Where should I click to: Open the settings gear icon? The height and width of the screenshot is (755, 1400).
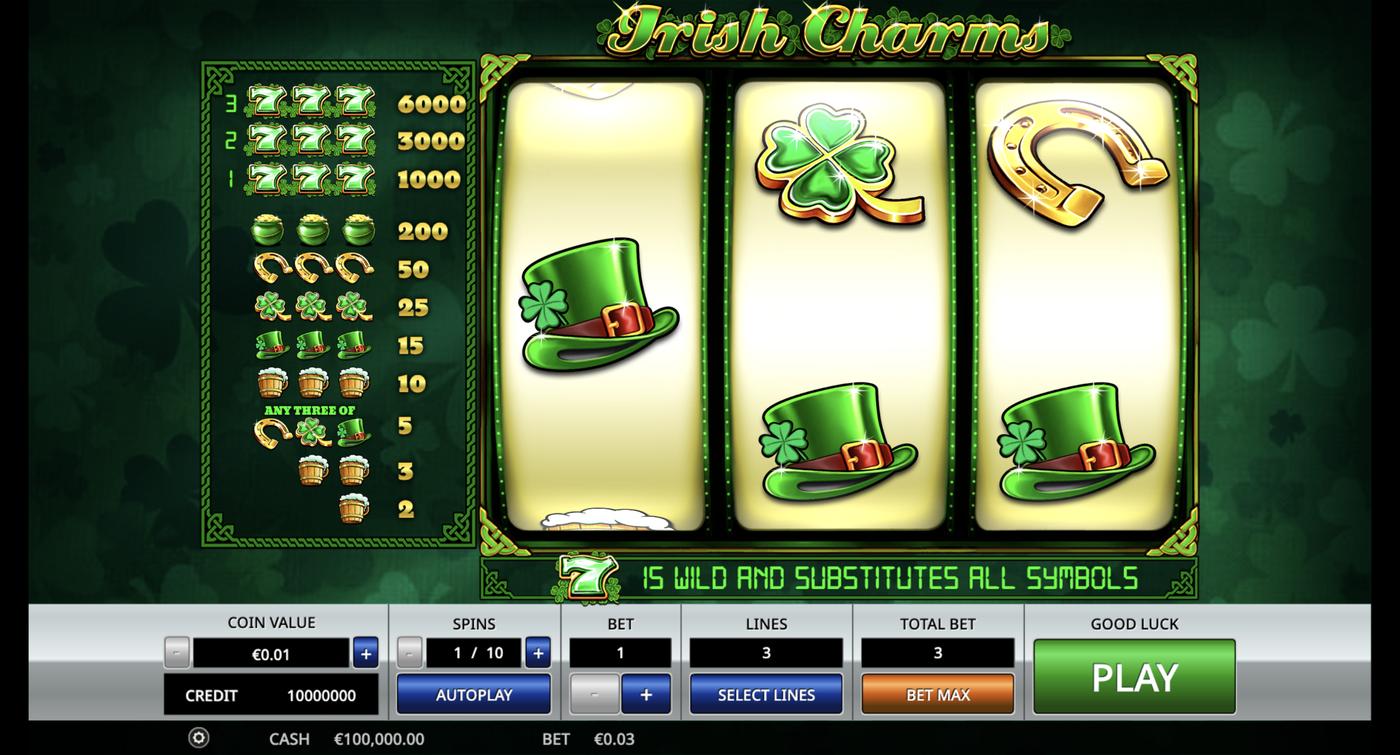(x=198, y=737)
